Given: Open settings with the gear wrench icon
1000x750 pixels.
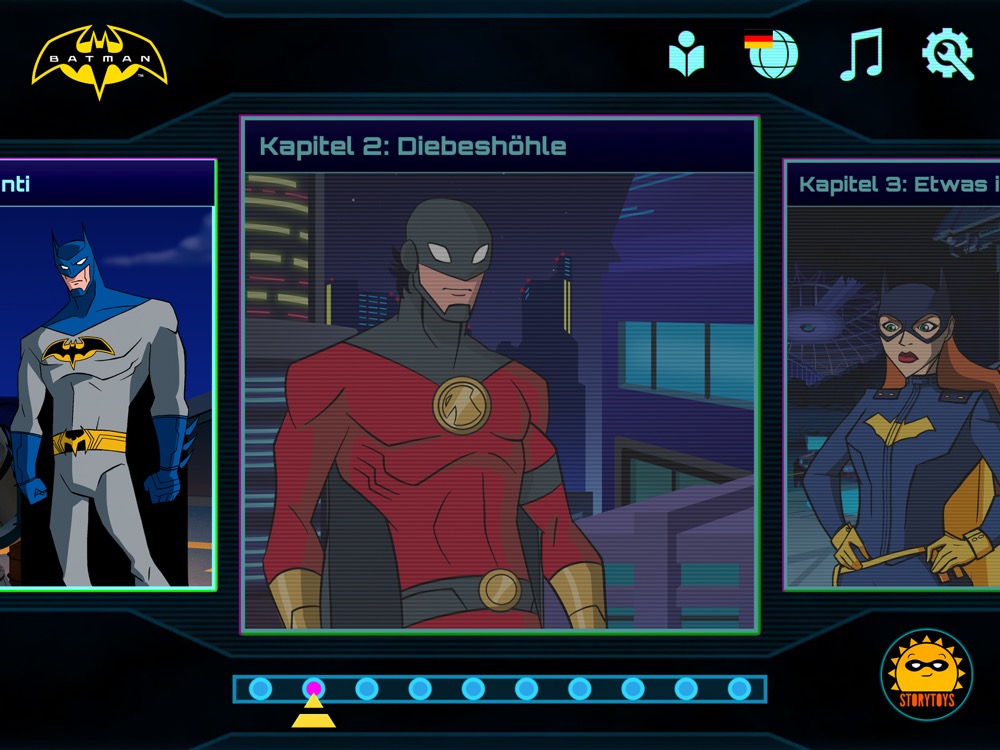Looking at the screenshot, I should click(x=947, y=54).
